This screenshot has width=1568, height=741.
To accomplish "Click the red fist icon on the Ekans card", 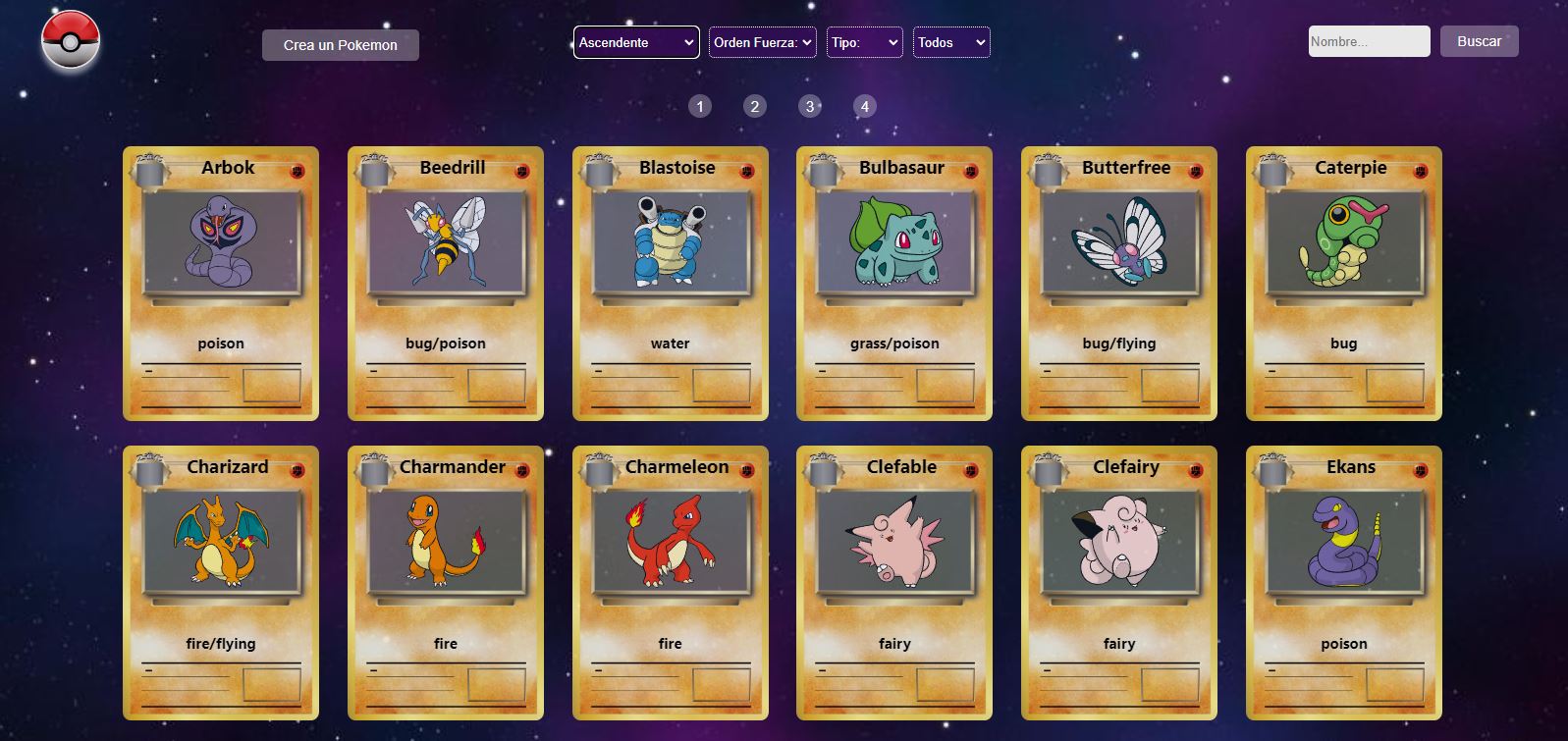I will [x=1420, y=469].
